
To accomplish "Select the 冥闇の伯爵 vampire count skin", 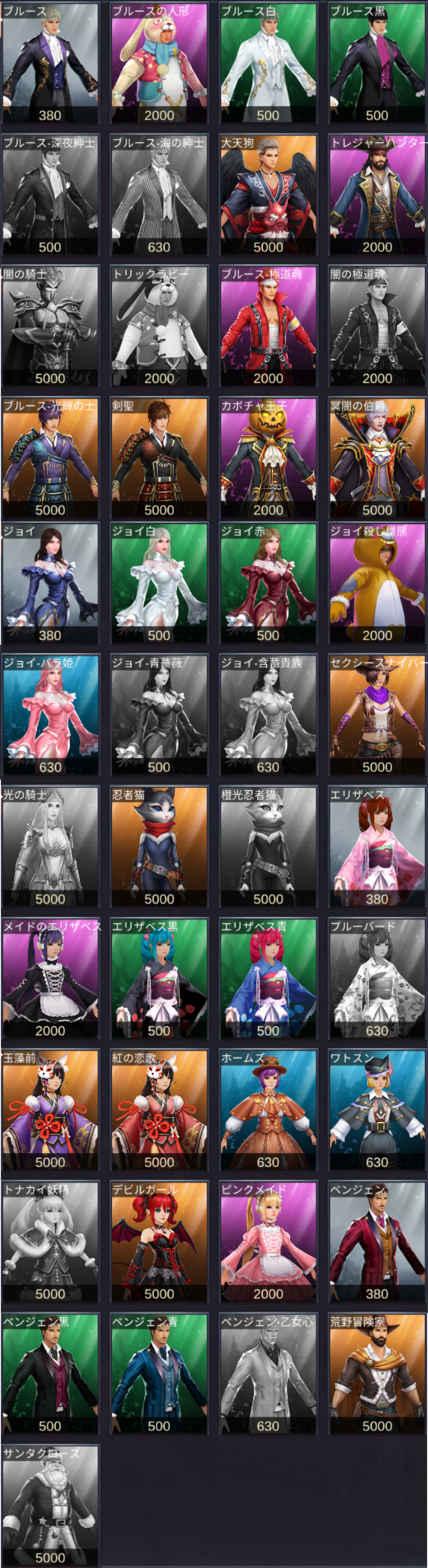I will tap(377, 458).
